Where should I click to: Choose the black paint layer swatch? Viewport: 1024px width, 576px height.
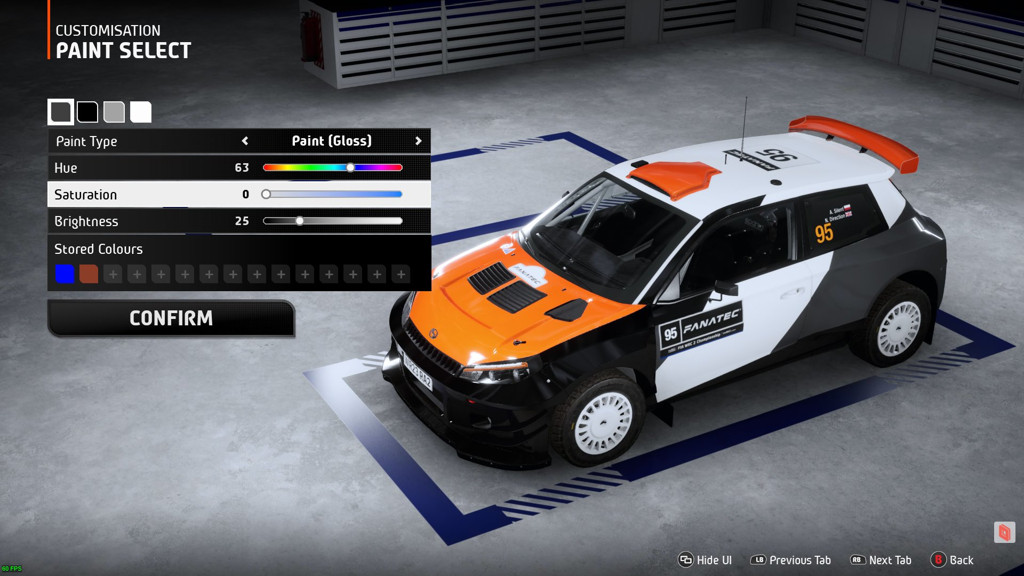(x=88, y=112)
